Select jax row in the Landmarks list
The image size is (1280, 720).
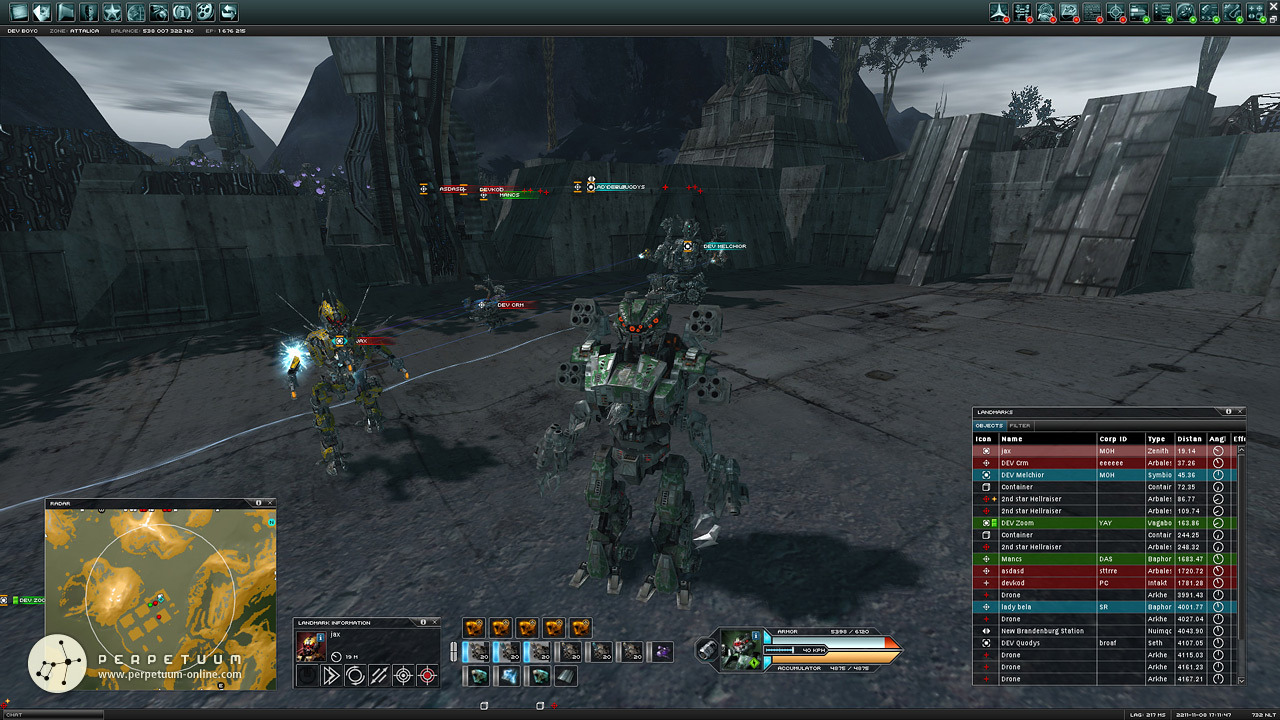(x=1050, y=451)
